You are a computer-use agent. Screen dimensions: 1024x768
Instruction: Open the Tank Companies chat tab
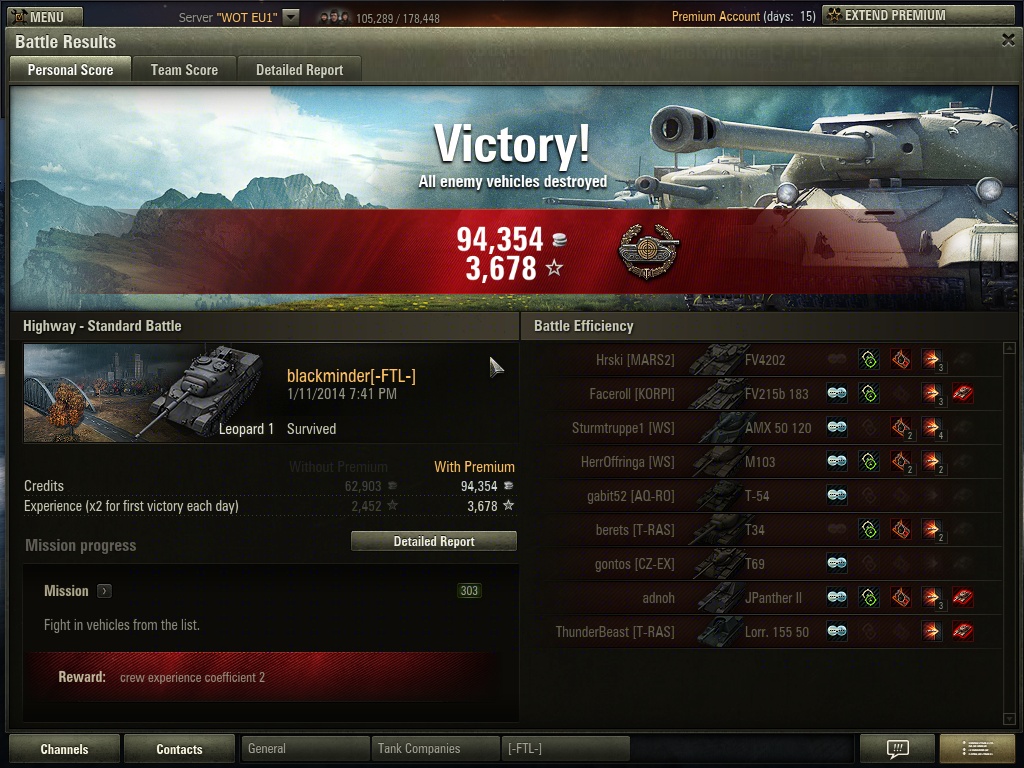435,748
